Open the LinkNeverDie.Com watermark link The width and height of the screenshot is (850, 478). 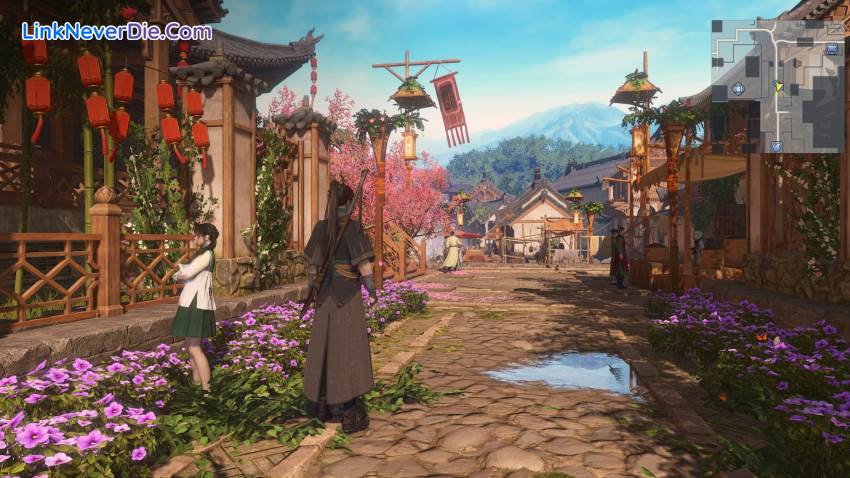(117, 31)
